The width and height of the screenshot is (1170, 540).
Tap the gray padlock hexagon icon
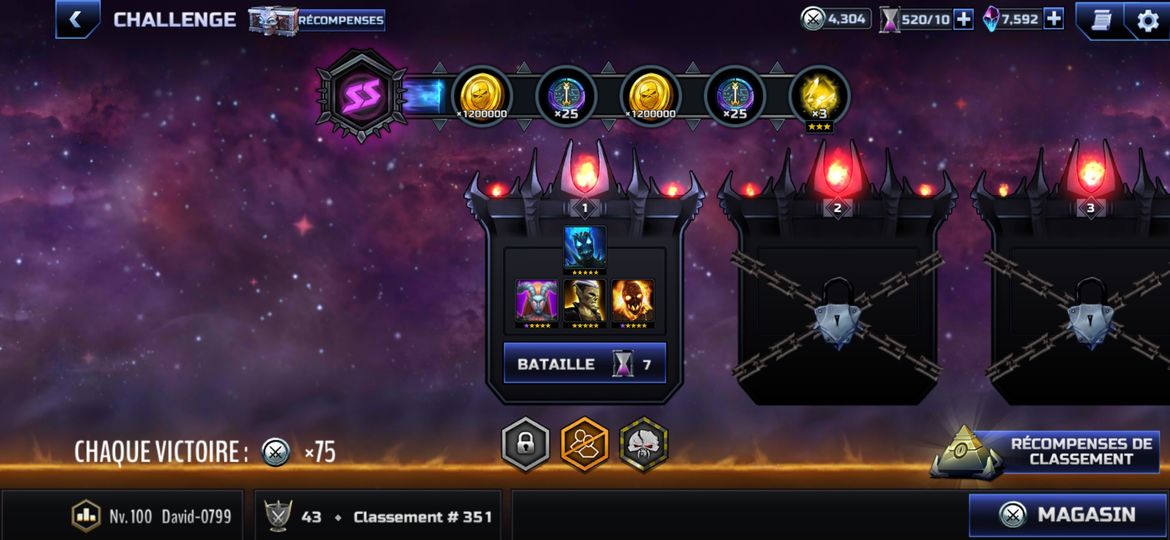pyautogui.click(x=526, y=444)
